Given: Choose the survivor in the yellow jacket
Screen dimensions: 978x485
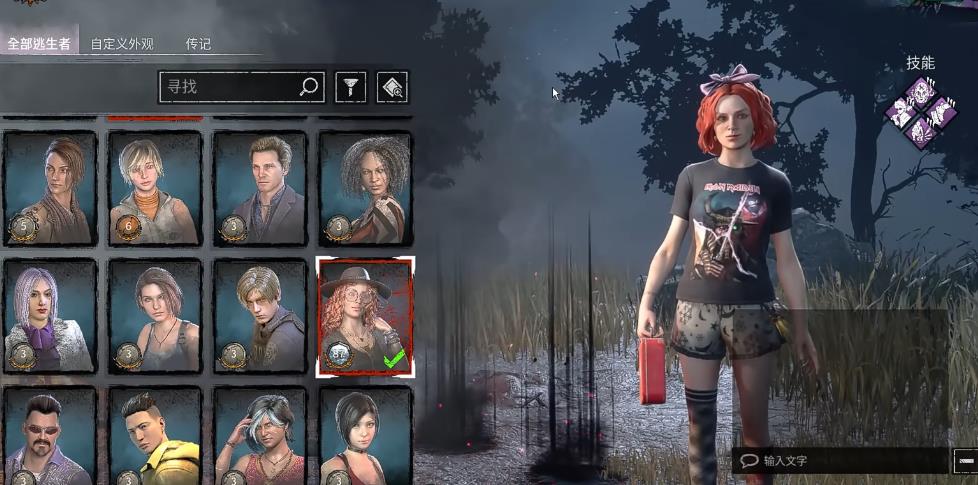Looking at the screenshot, I should point(155,436).
